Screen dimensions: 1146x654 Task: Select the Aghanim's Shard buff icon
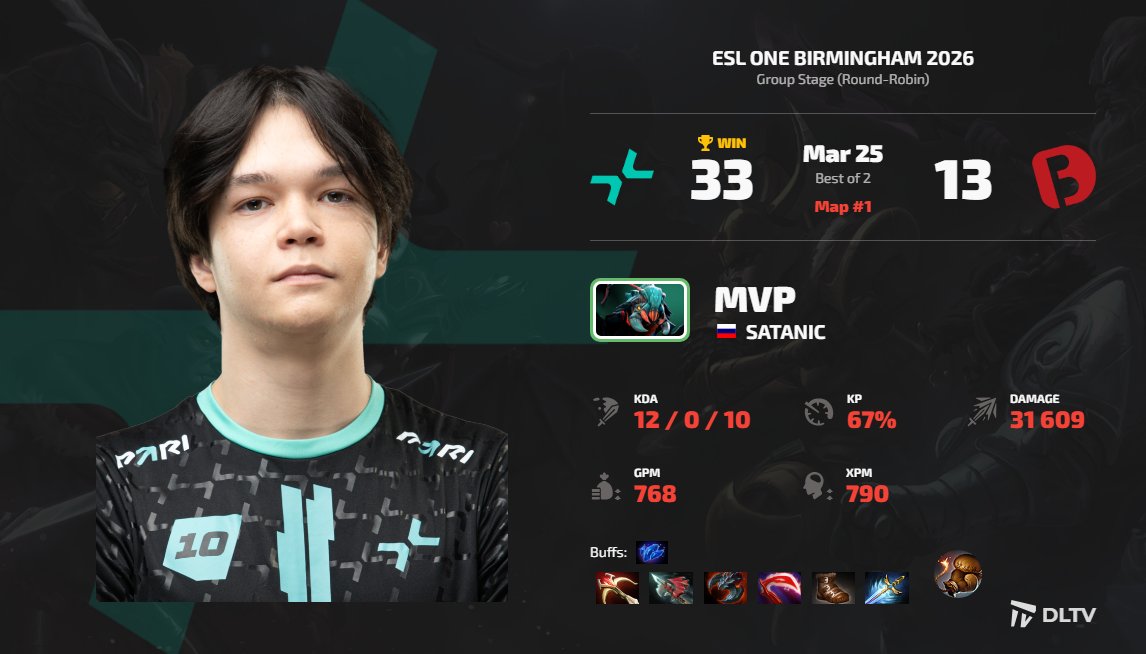point(651,552)
